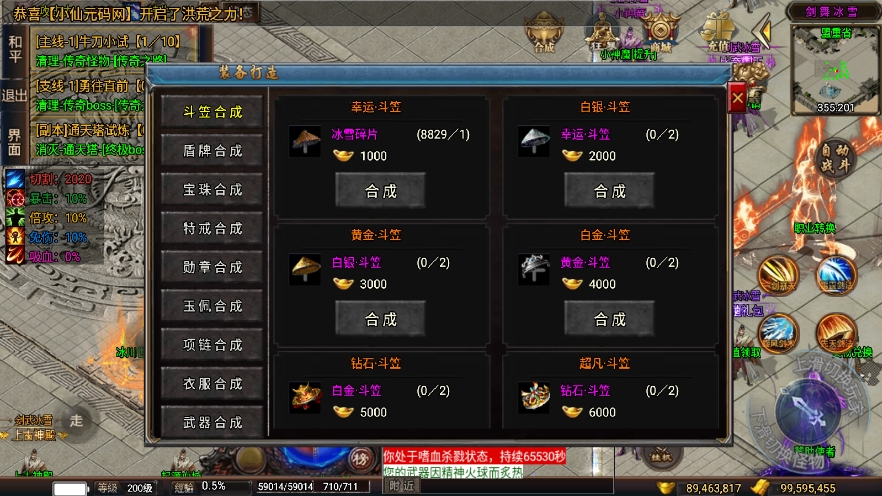
Task: Show the 勋章合成 recipes
Action: 212,268
